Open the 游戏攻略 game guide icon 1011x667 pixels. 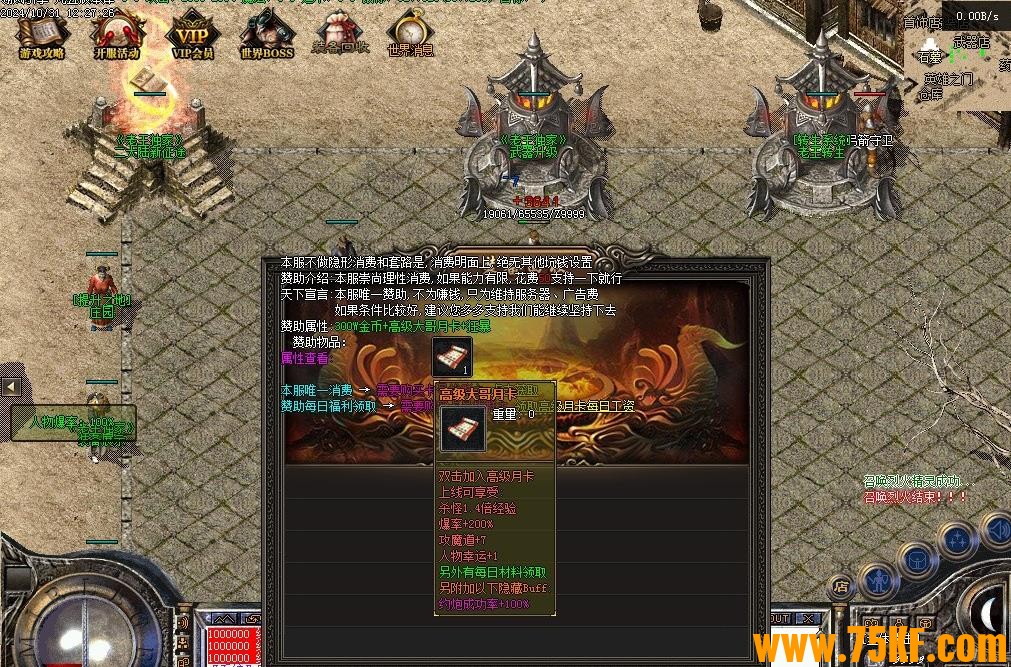pyautogui.click(x=42, y=35)
